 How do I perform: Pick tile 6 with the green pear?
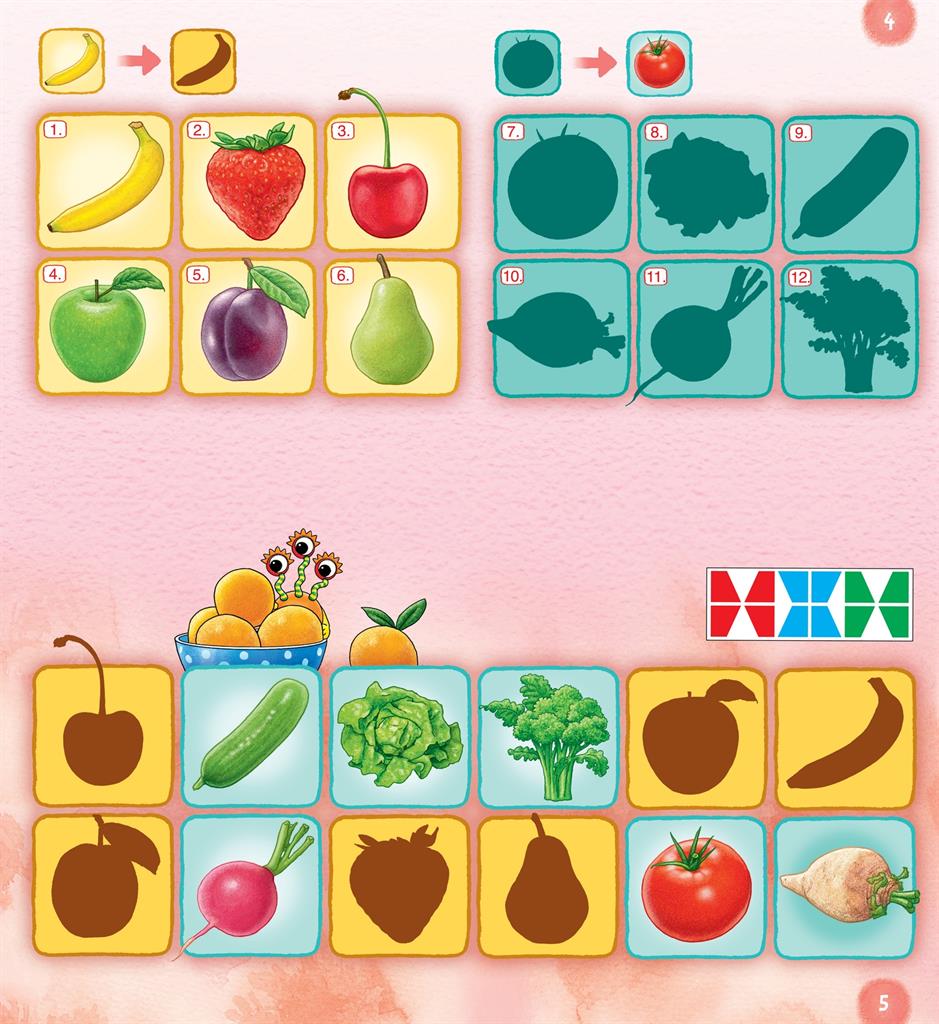click(392, 326)
